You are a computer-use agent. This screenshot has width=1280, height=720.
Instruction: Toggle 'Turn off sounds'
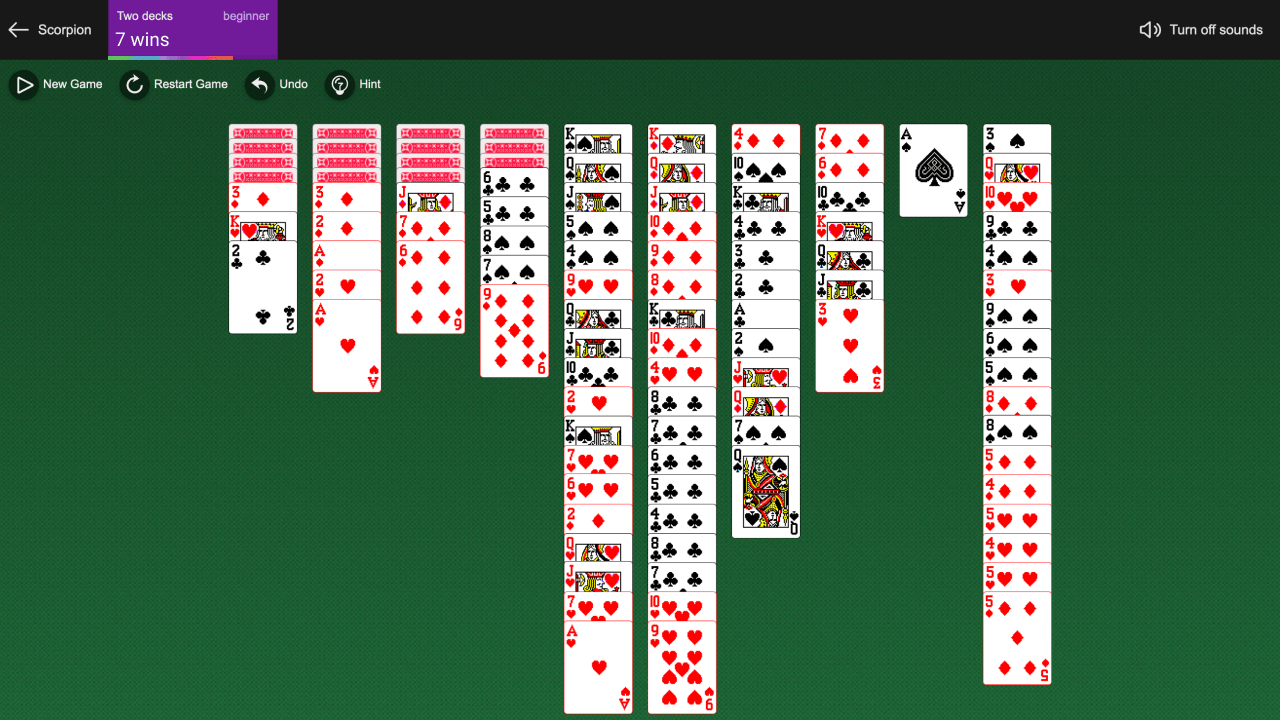pos(1216,29)
